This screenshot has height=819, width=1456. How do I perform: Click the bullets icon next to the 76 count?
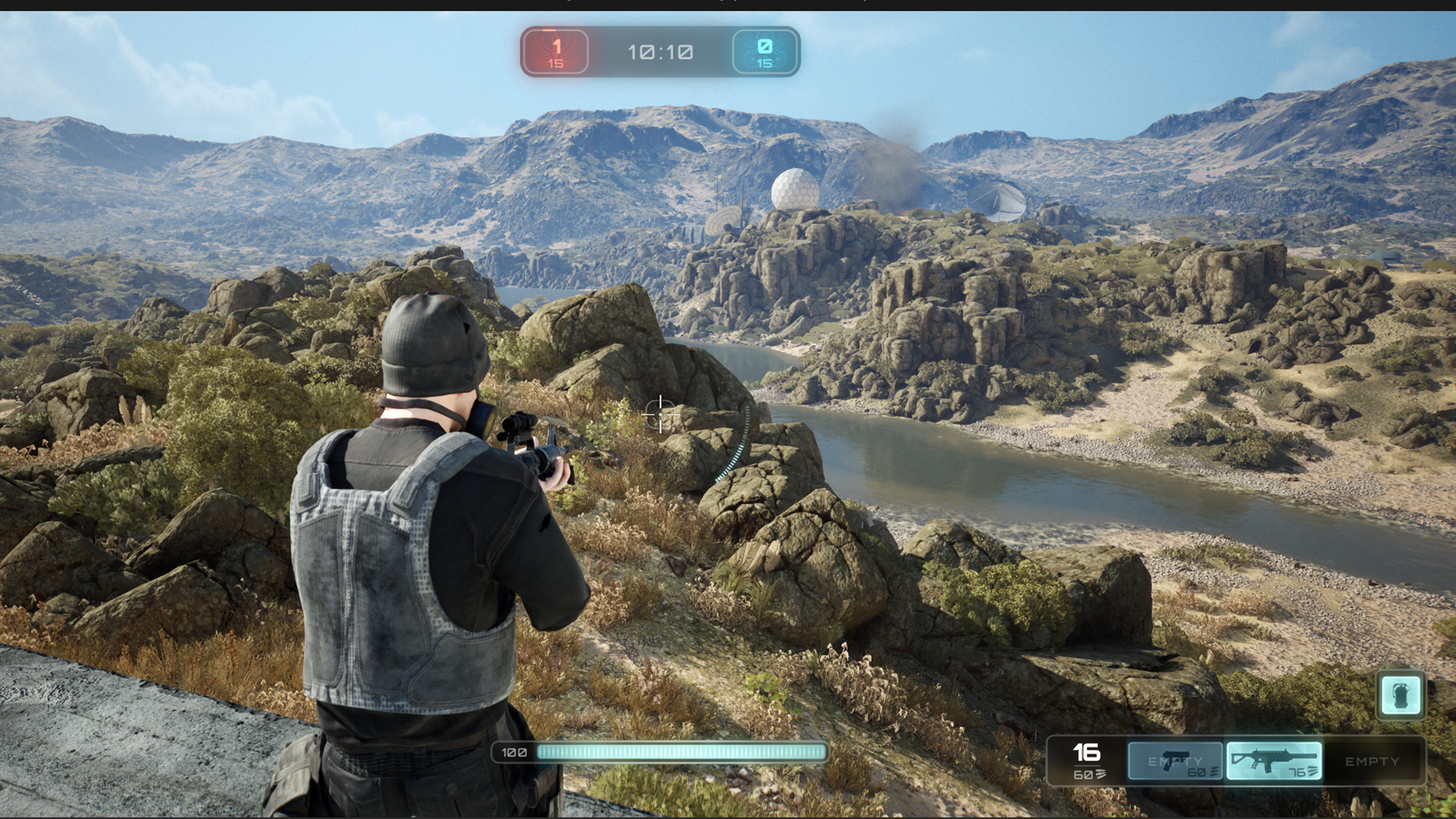tap(1313, 772)
